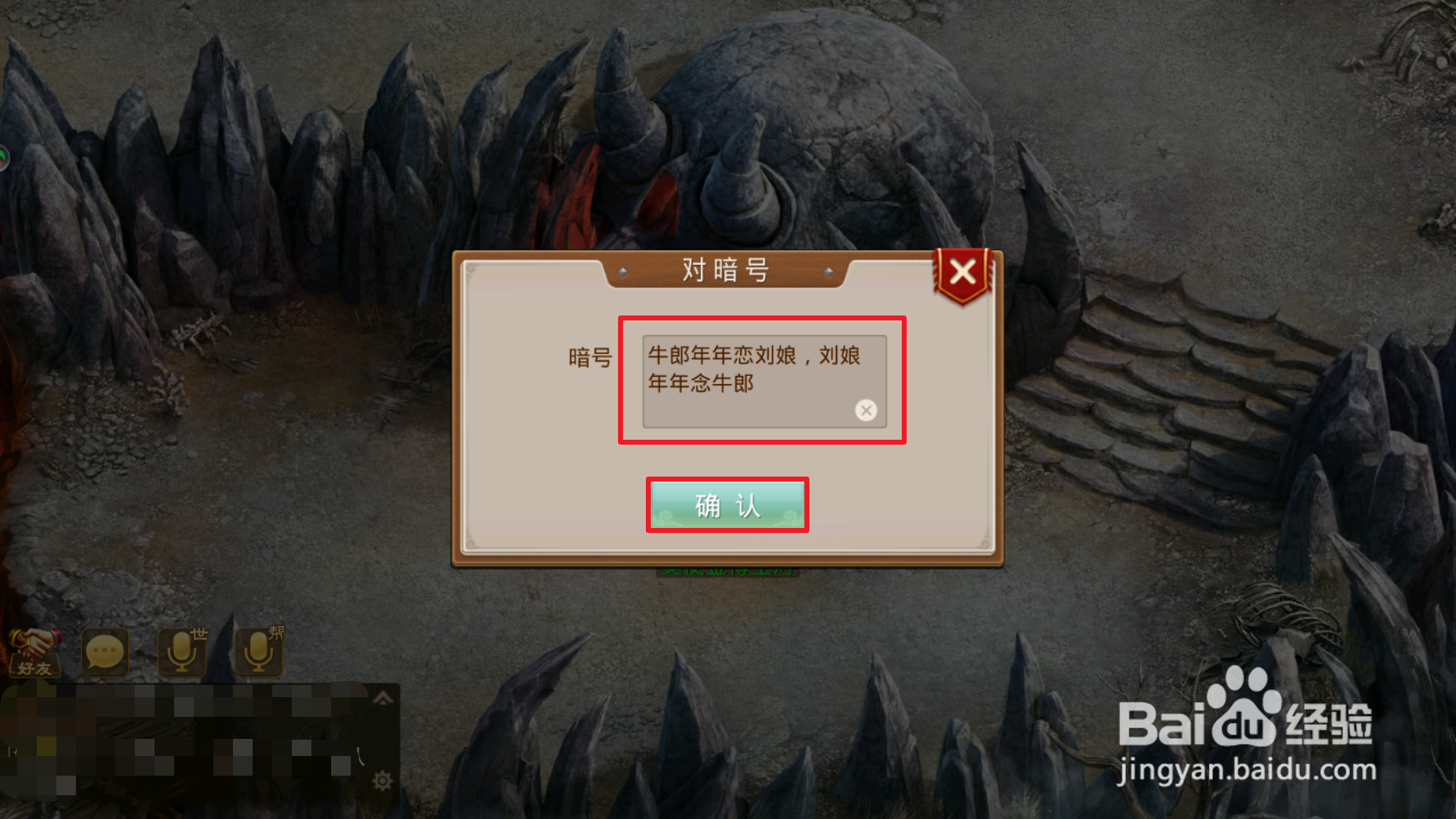Viewport: 1456px width, 819px height.
Task: Tap the 帮 guild channel microphone icon
Action: (259, 651)
